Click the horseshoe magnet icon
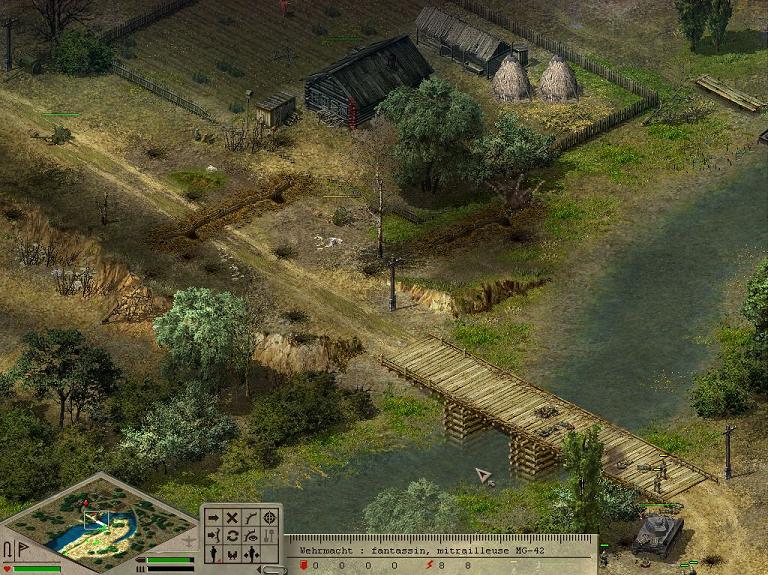This screenshot has width=768, height=575. click(x=8, y=551)
